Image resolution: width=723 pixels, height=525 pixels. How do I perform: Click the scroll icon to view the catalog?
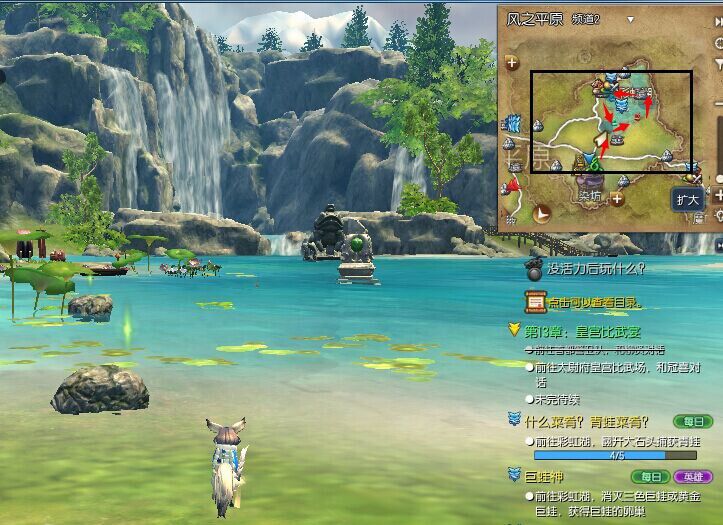point(535,301)
